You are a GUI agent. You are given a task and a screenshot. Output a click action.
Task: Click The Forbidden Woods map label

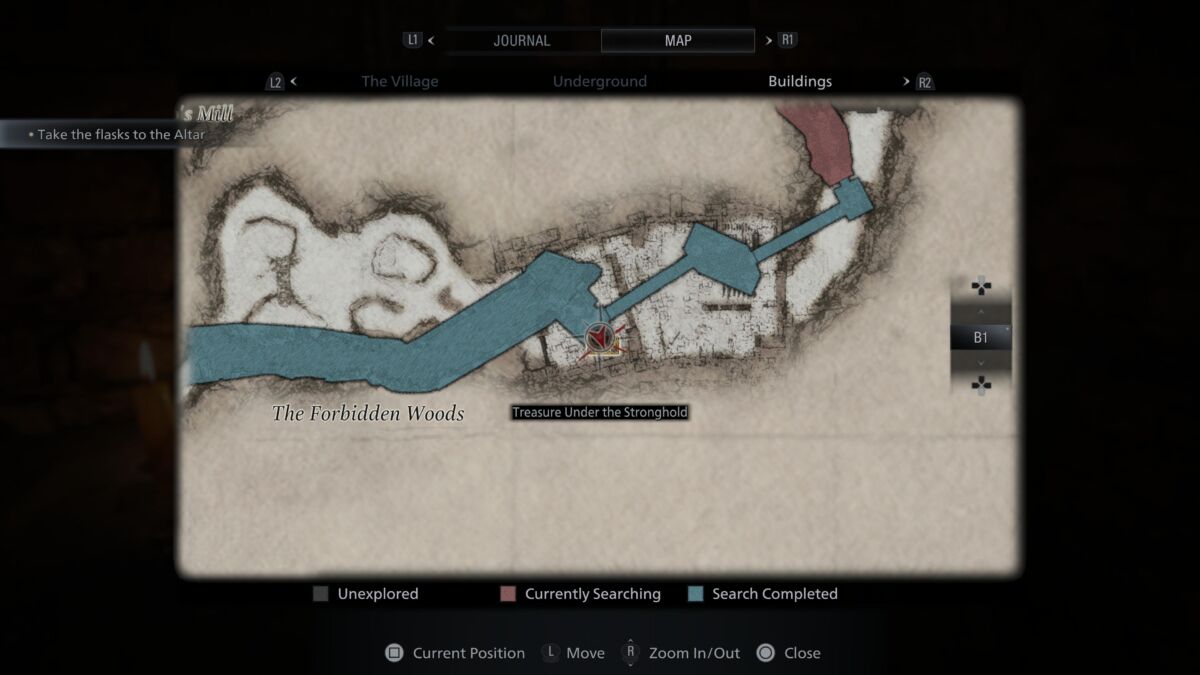[368, 414]
